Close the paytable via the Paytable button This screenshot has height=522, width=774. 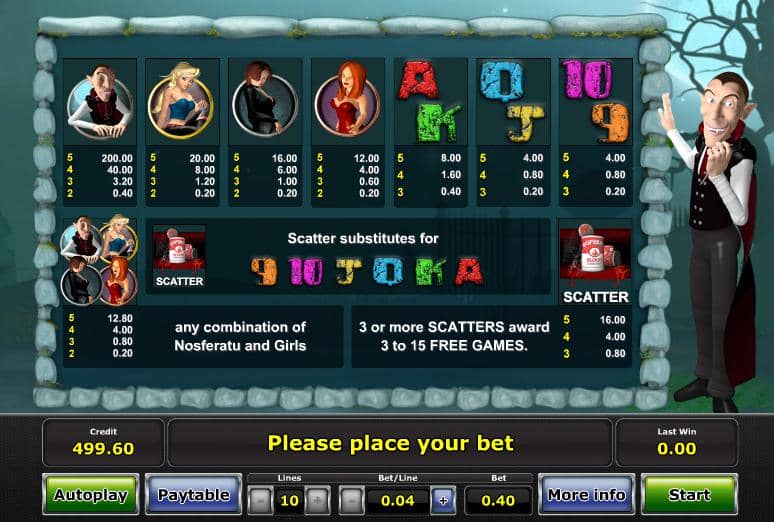click(x=193, y=495)
